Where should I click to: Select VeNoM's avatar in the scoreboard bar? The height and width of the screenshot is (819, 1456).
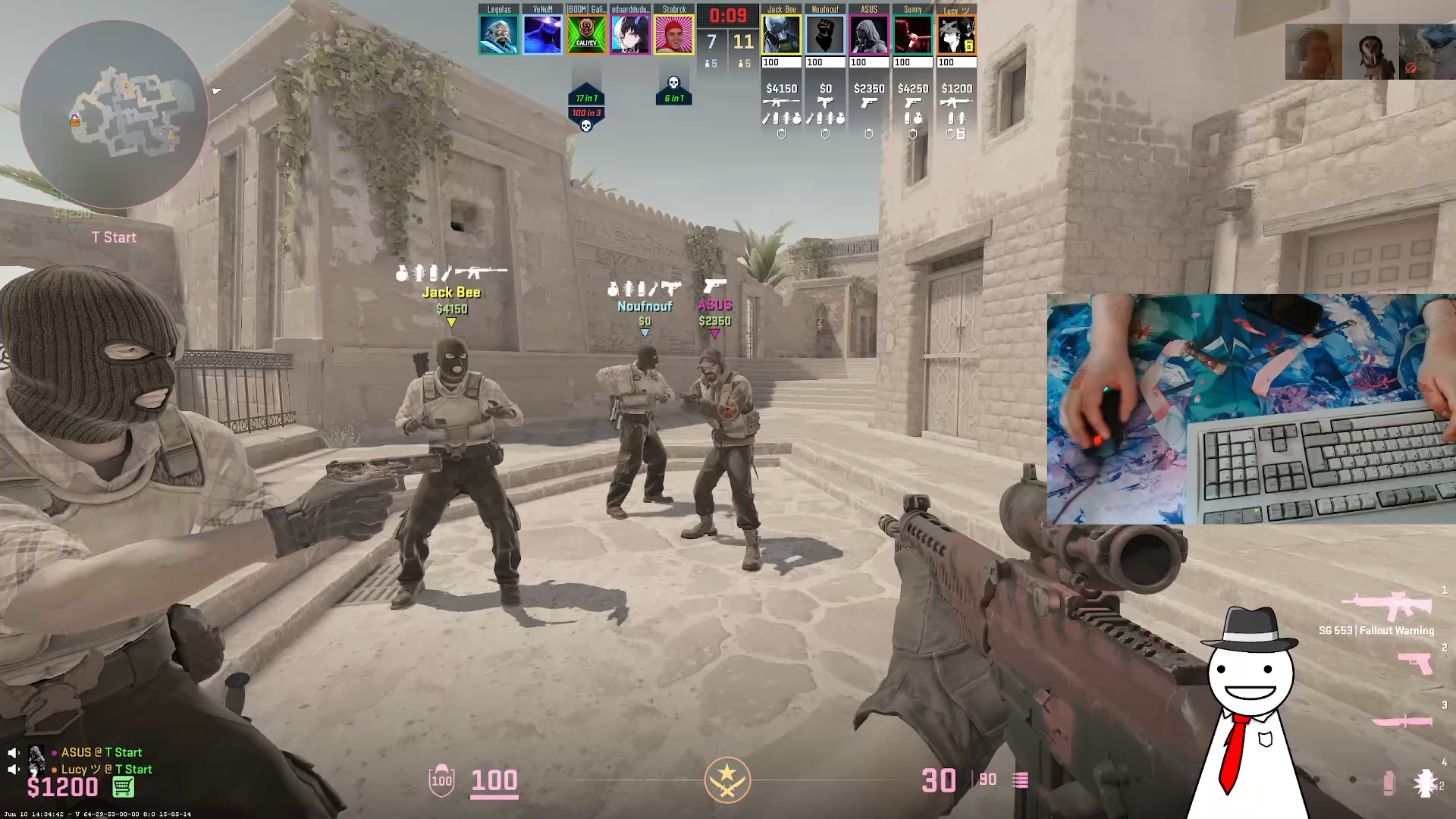click(x=542, y=35)
